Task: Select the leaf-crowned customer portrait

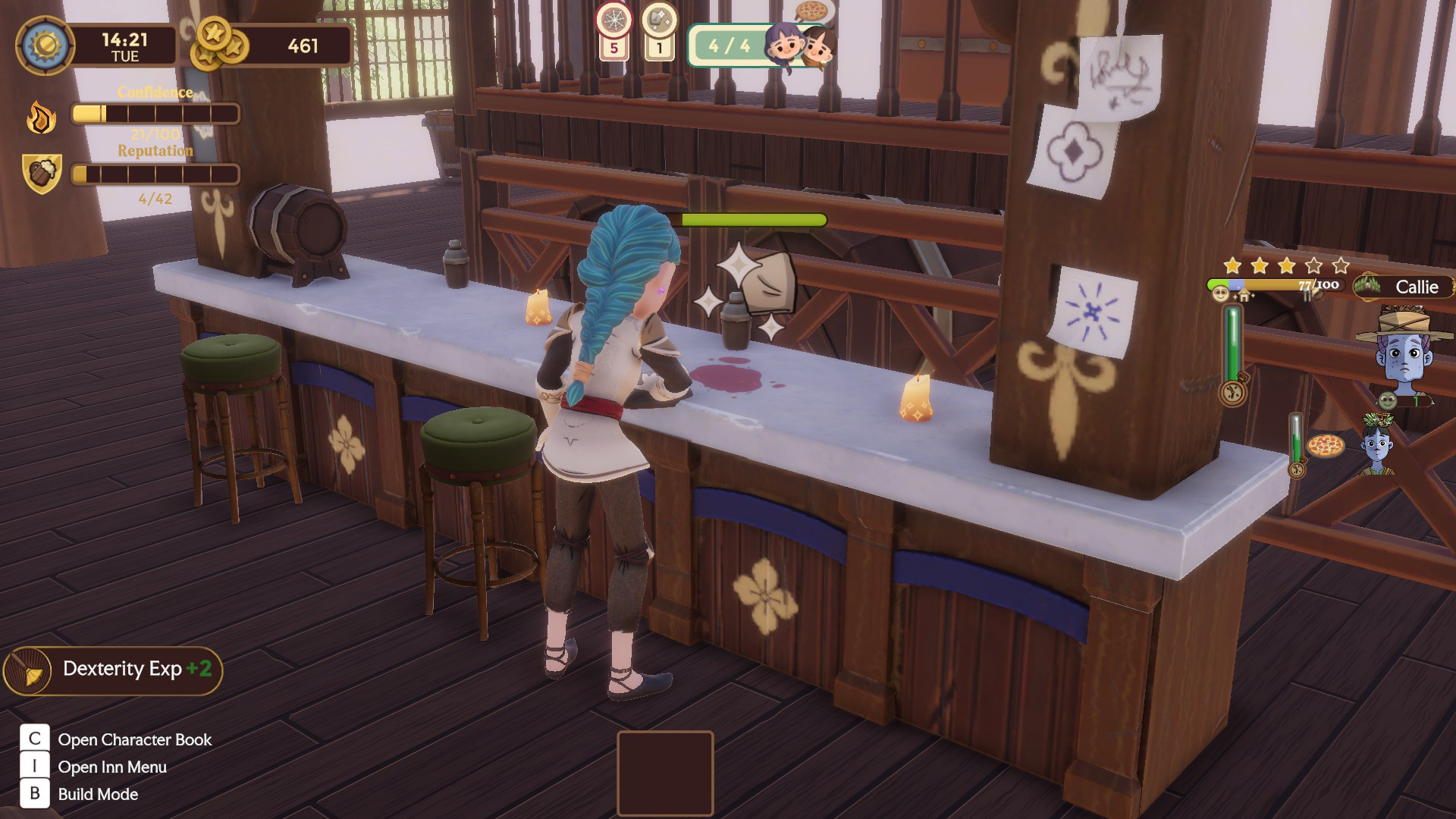Action: 1377,444
